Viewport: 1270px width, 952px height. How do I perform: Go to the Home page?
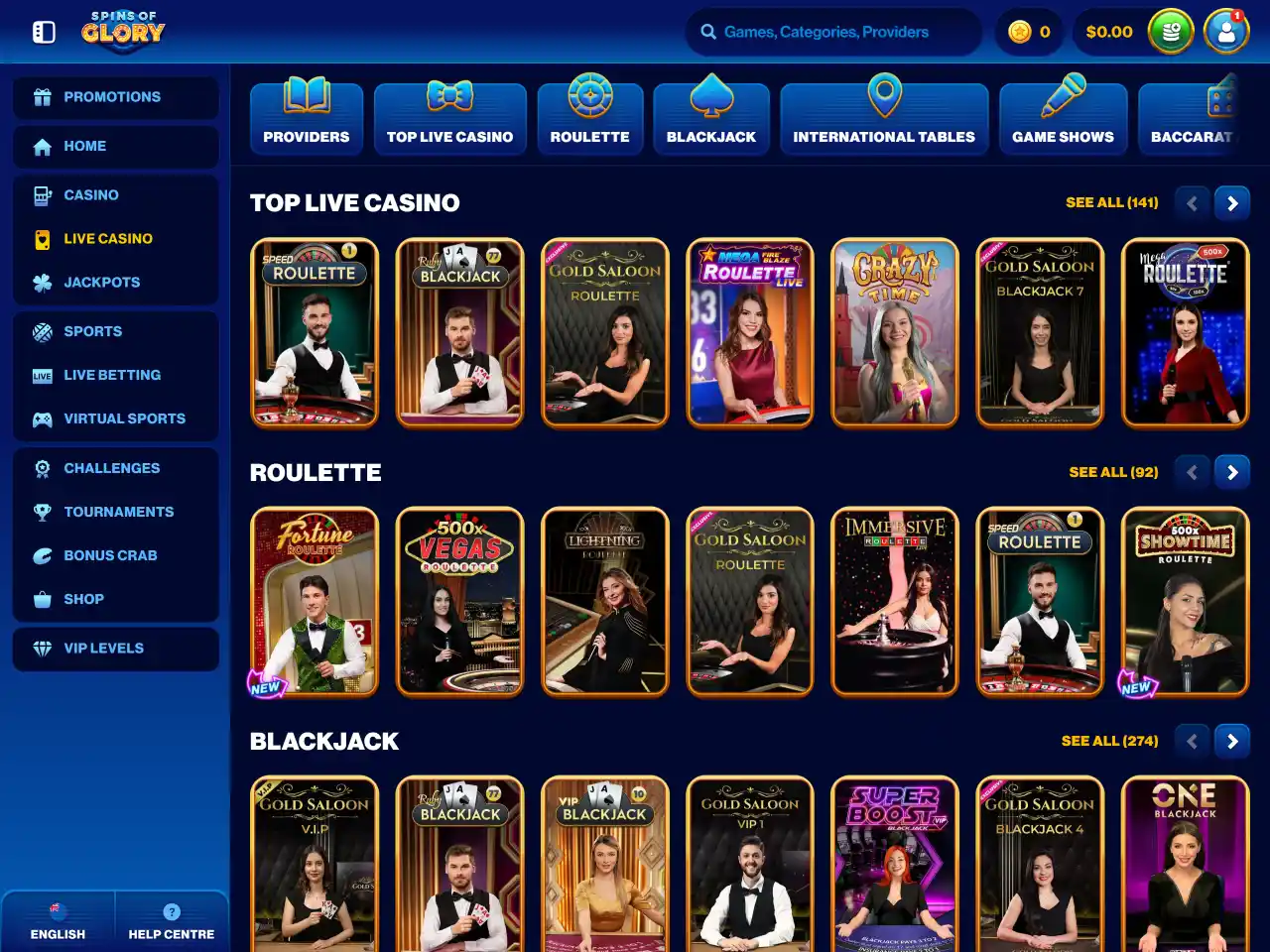tap(84, 146)
